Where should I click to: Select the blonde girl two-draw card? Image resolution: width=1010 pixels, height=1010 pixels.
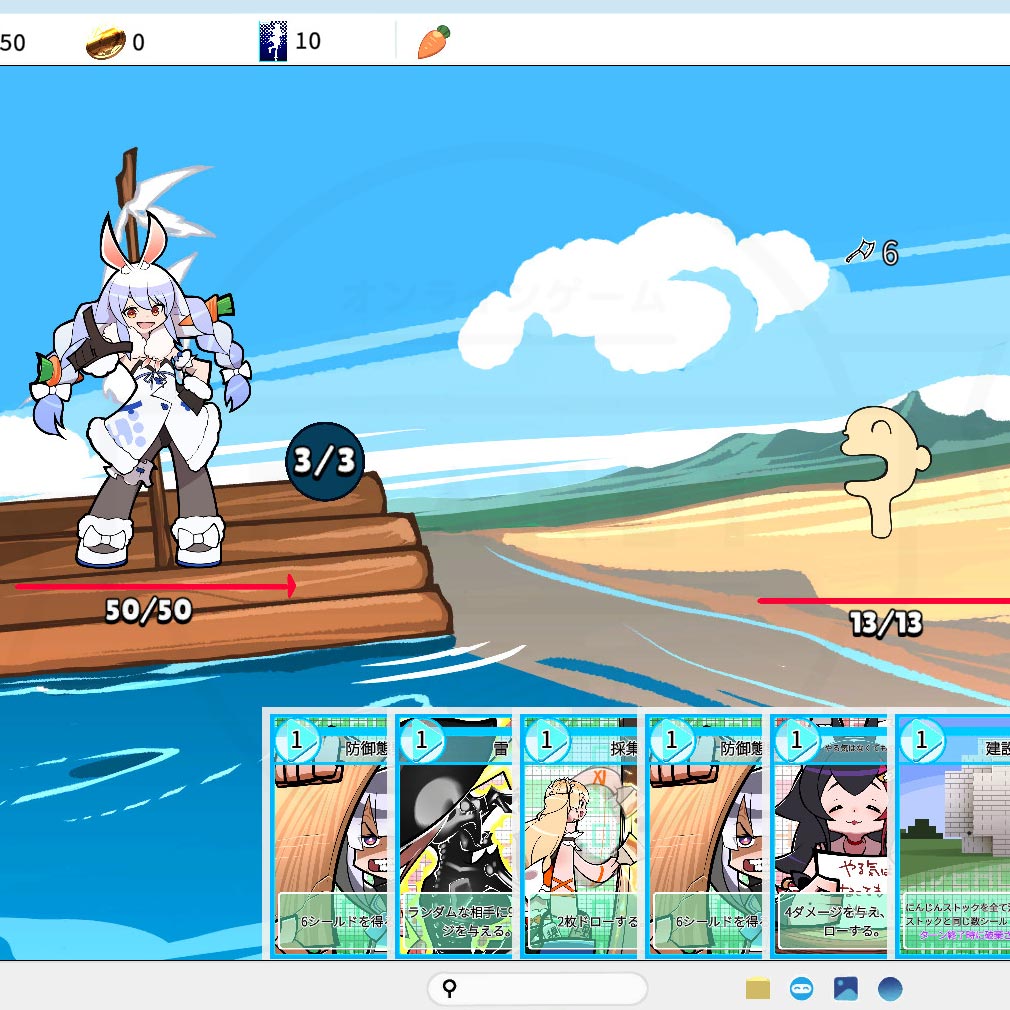coord(580,835)
